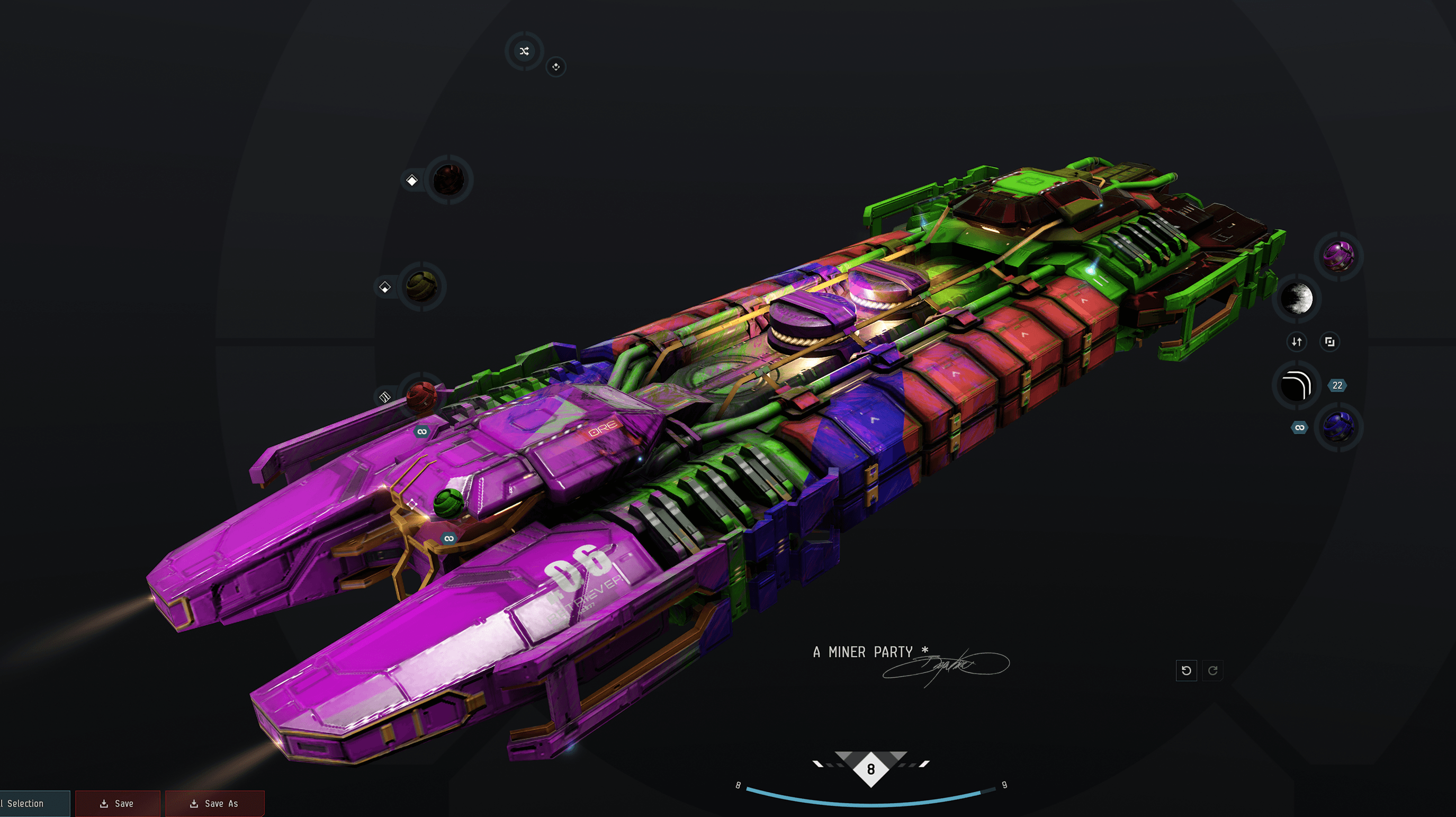The width and height of the screenshot is (1456, 817).
Task: Choose the olive yellow material sphere
Action: point(421,286)
